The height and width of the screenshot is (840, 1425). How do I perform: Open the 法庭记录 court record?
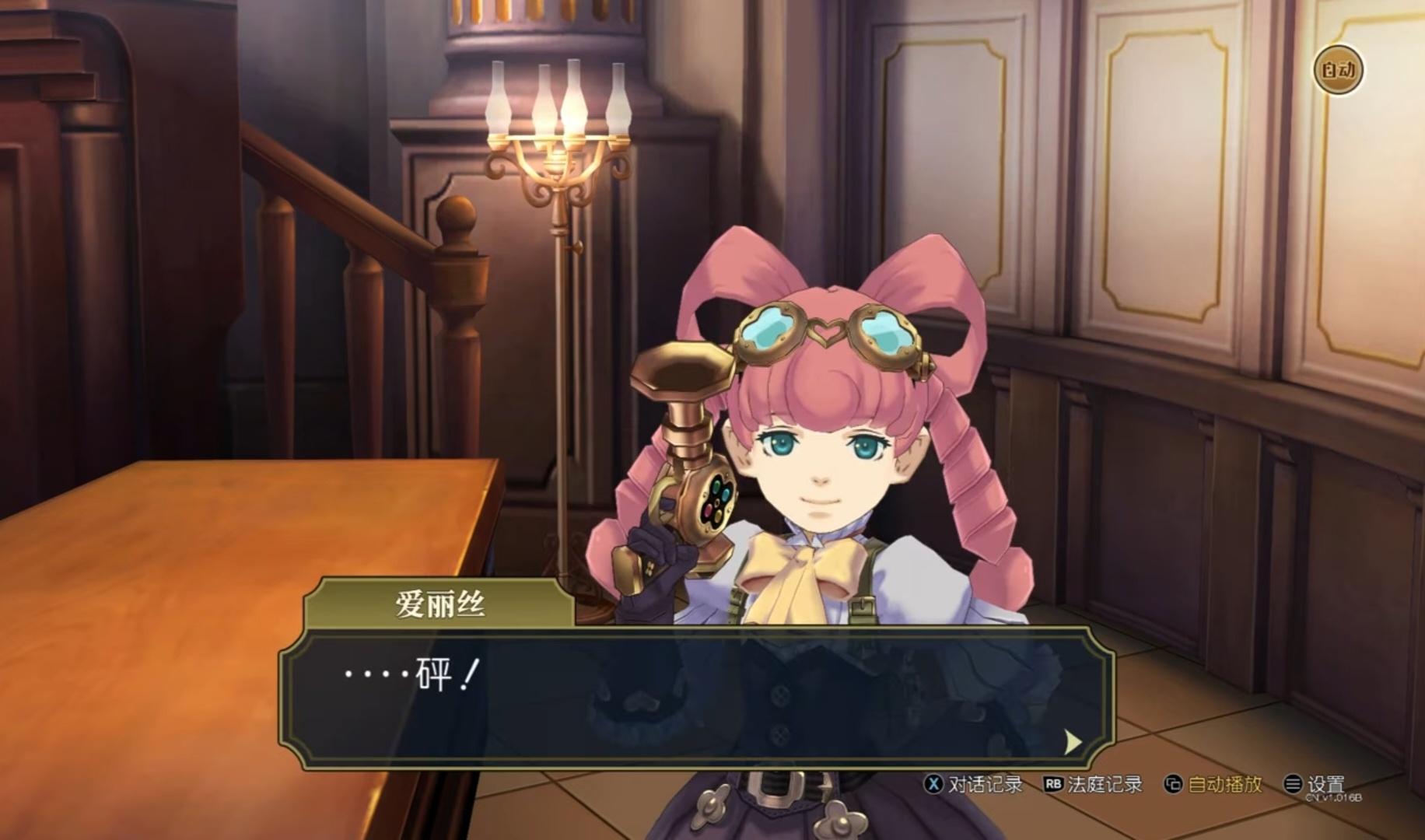tap(1093, 784)
